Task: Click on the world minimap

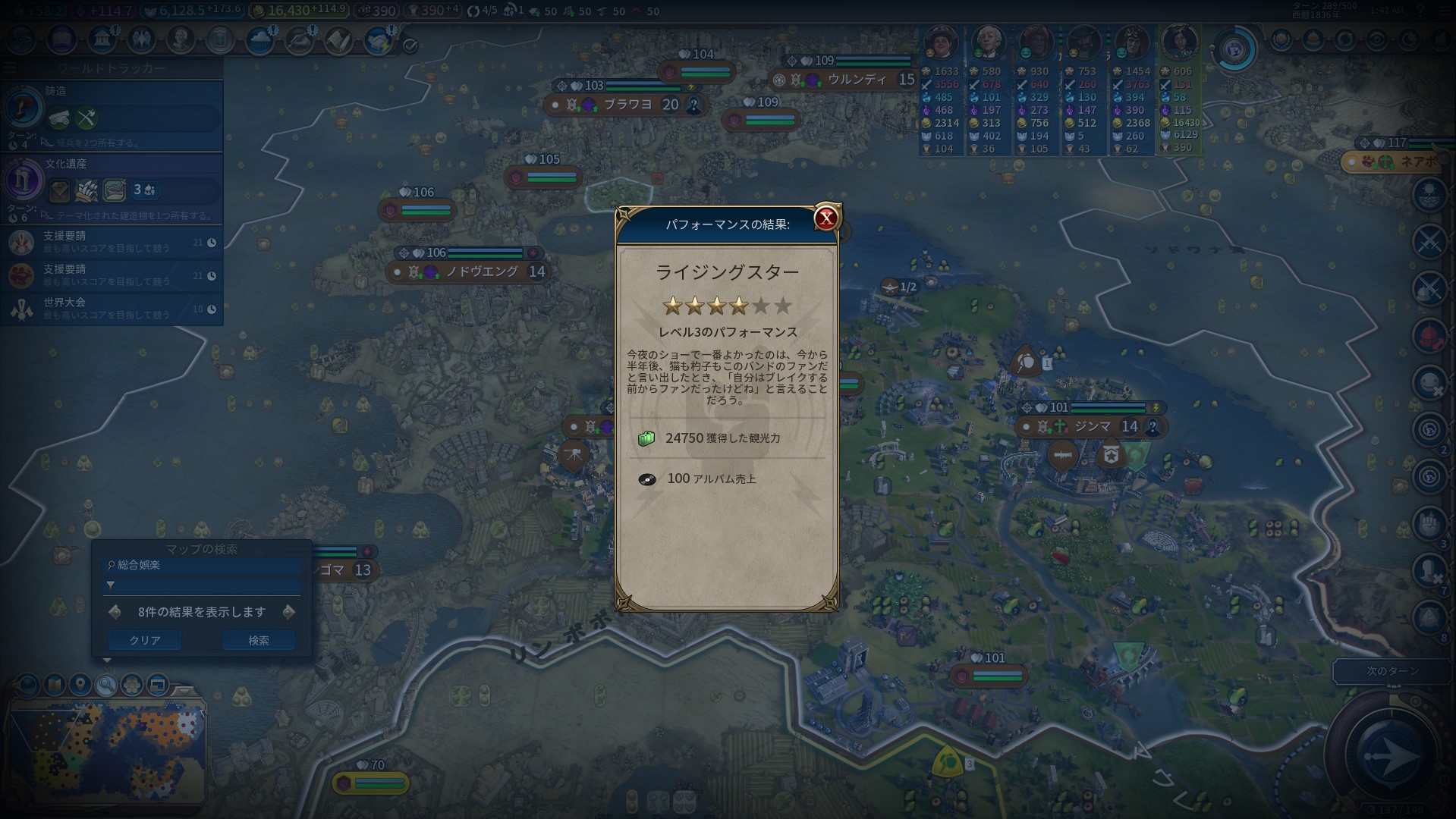Action: tap(106, 749)
